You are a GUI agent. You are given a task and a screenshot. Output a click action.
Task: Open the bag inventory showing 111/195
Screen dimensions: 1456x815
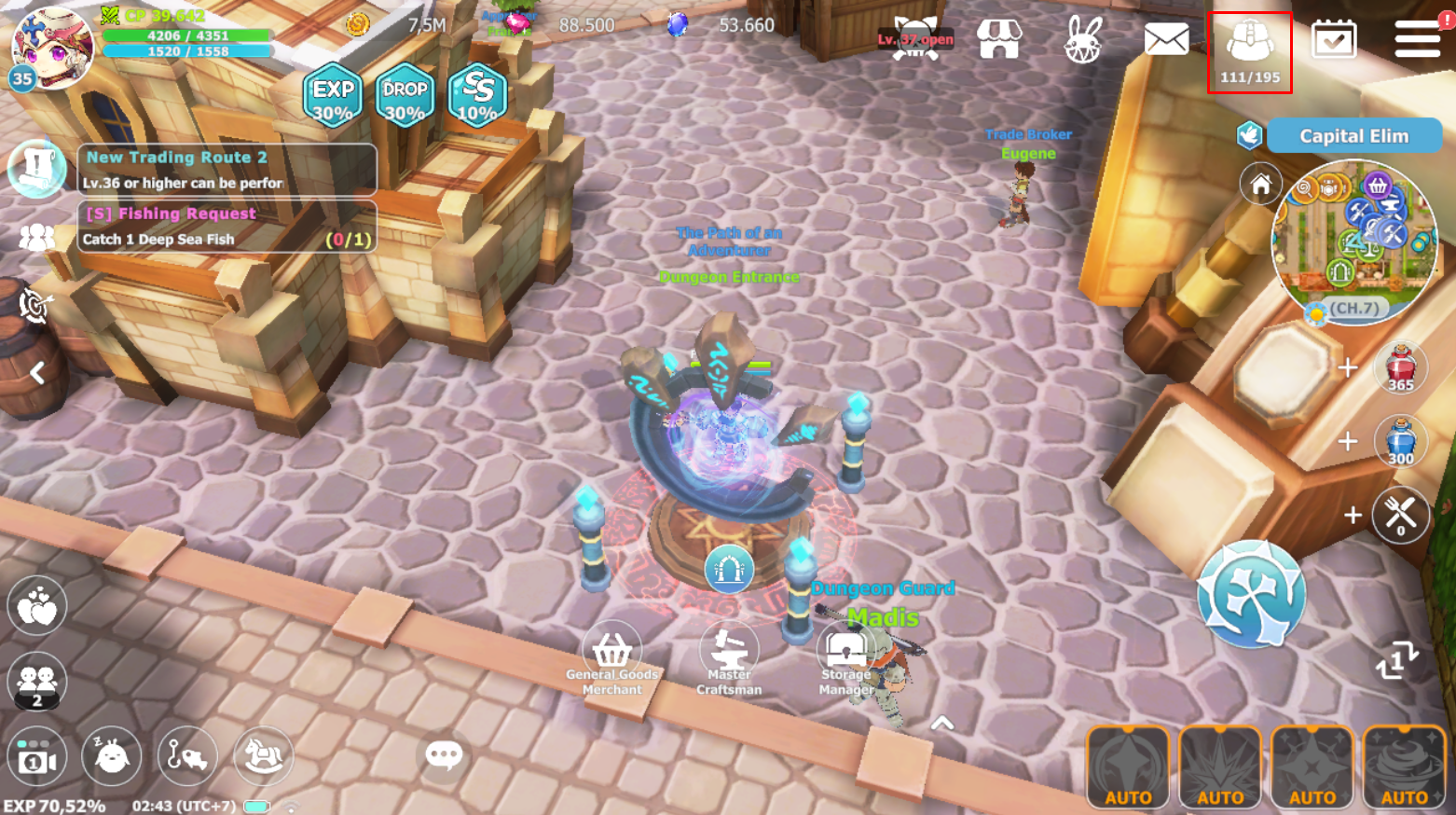pos(1249,51)
